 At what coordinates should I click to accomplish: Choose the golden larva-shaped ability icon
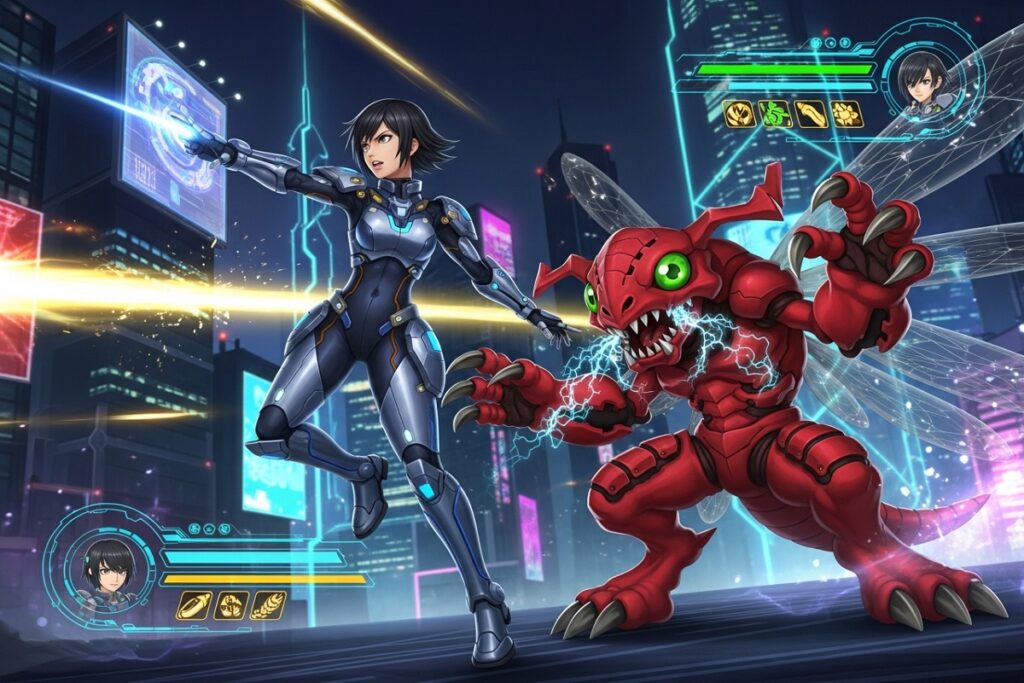pos(812,113)
